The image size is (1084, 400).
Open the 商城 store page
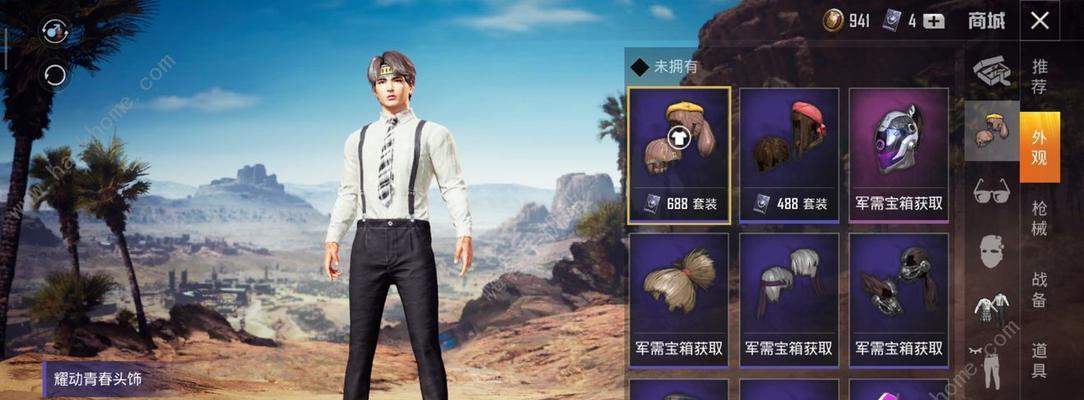986,20
